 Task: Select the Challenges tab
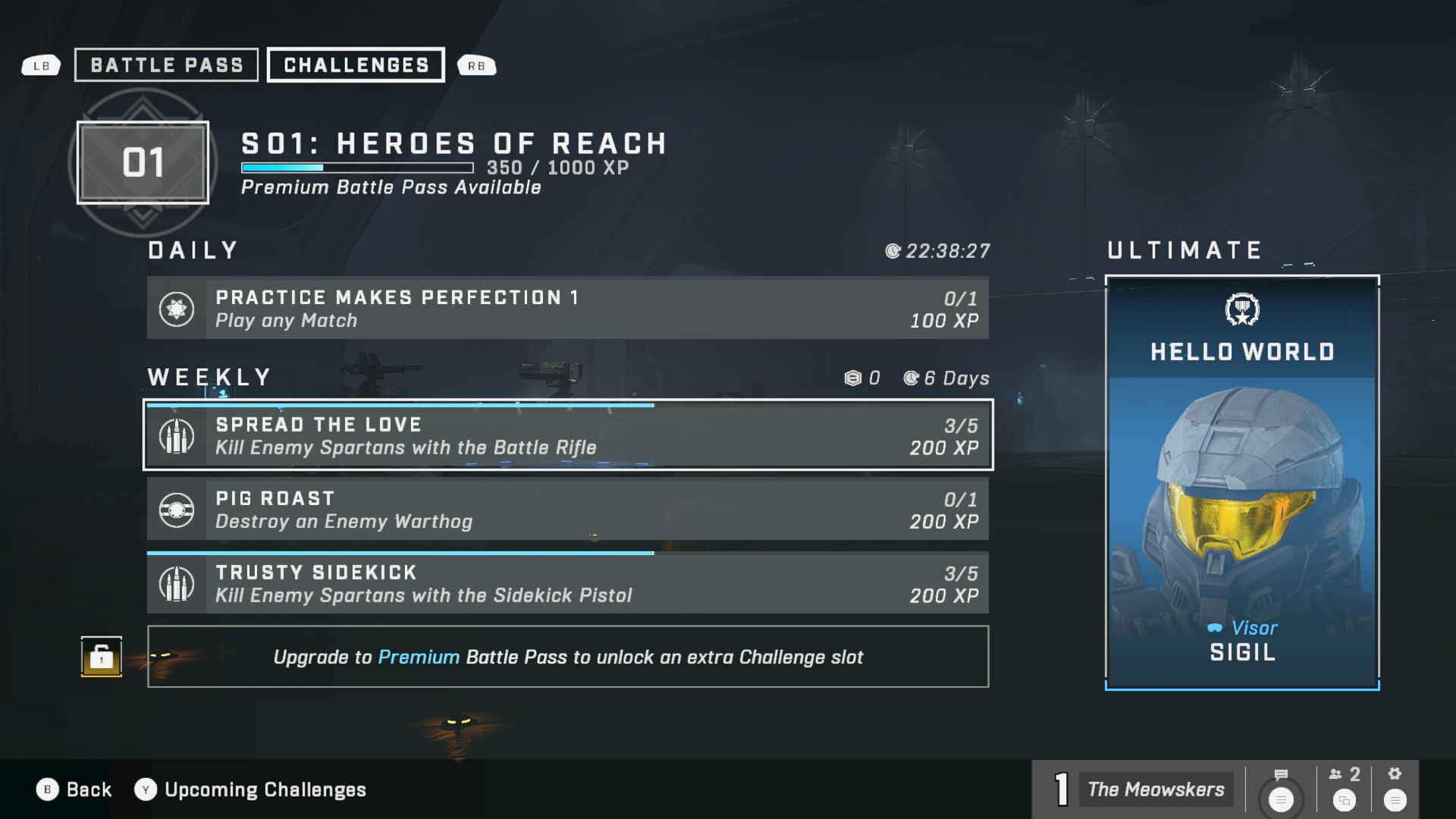click(356, 65)
